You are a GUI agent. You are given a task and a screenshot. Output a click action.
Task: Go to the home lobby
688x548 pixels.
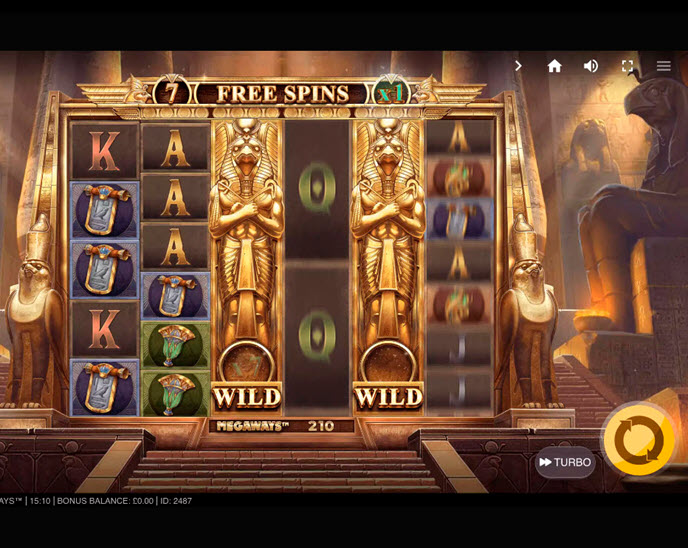click(x=554, y=66)
